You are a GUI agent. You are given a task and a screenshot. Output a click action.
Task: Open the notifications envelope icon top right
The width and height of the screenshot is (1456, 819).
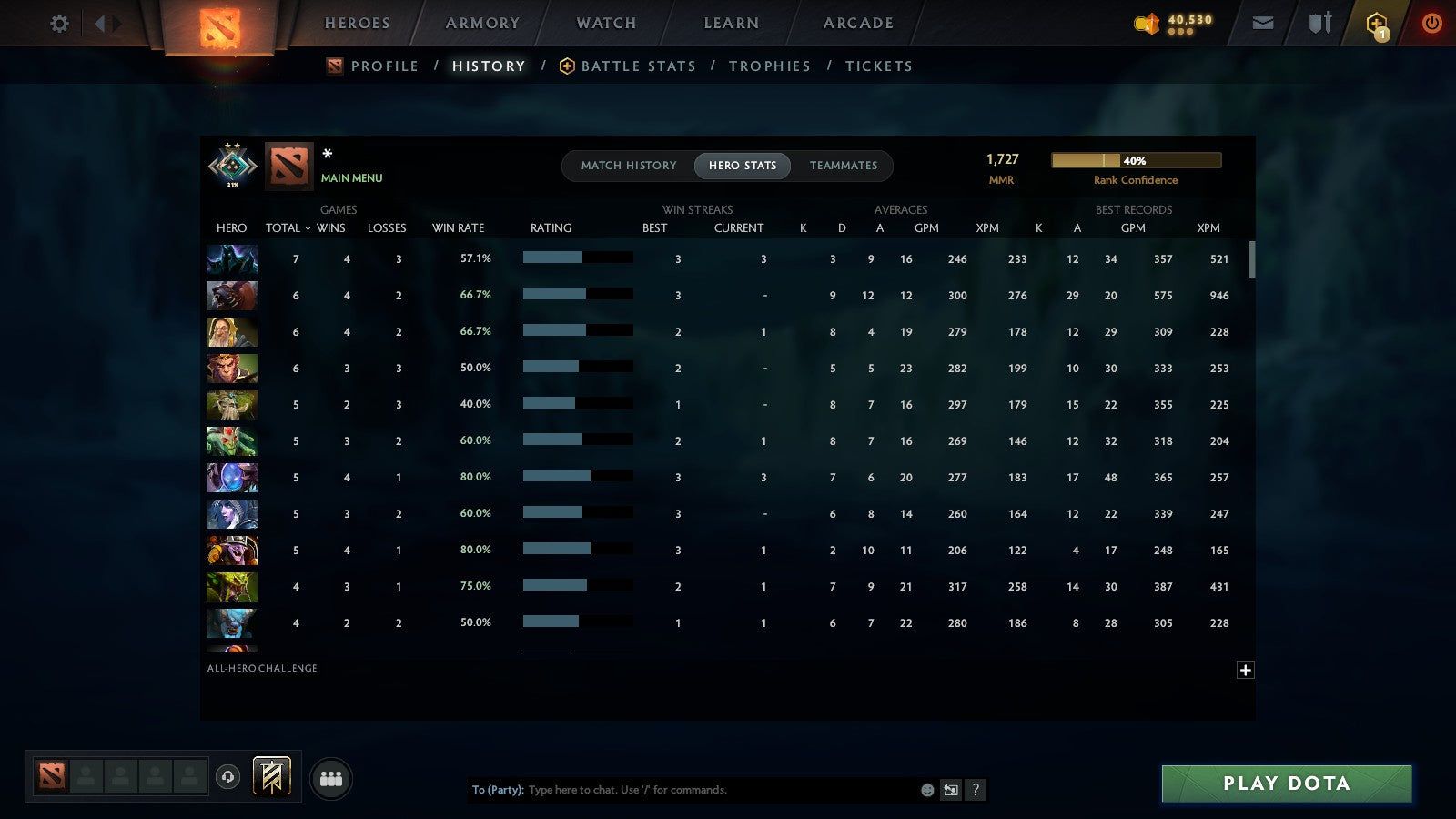click(x=1263, y=22)
